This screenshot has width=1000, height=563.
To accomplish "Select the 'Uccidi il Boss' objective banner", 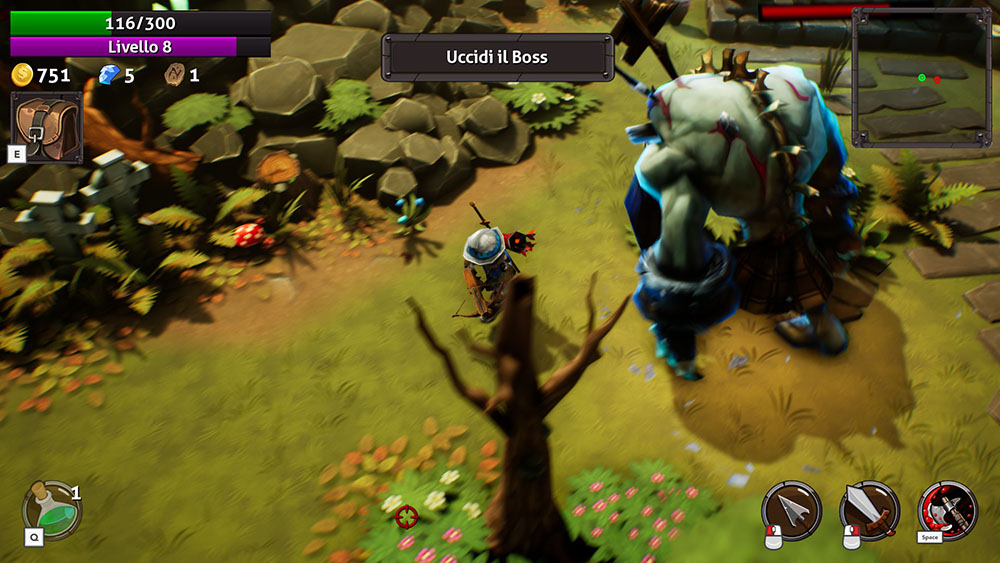I will tap(497, 57).
